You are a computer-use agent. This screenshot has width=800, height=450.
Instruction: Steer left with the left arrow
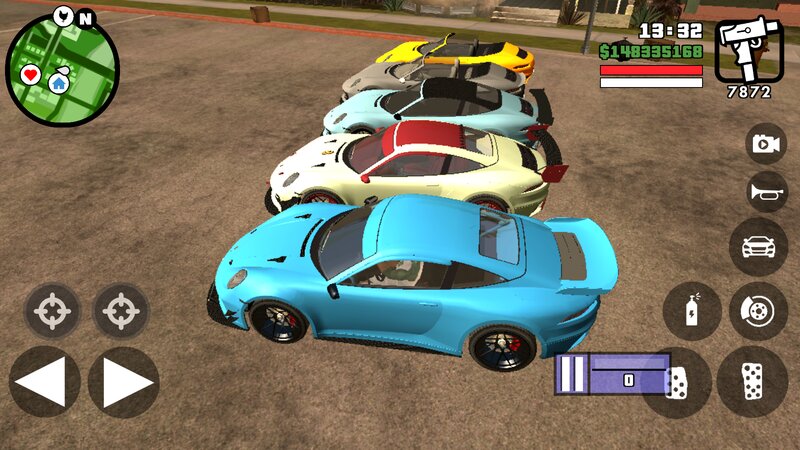[x=44, y=382]
